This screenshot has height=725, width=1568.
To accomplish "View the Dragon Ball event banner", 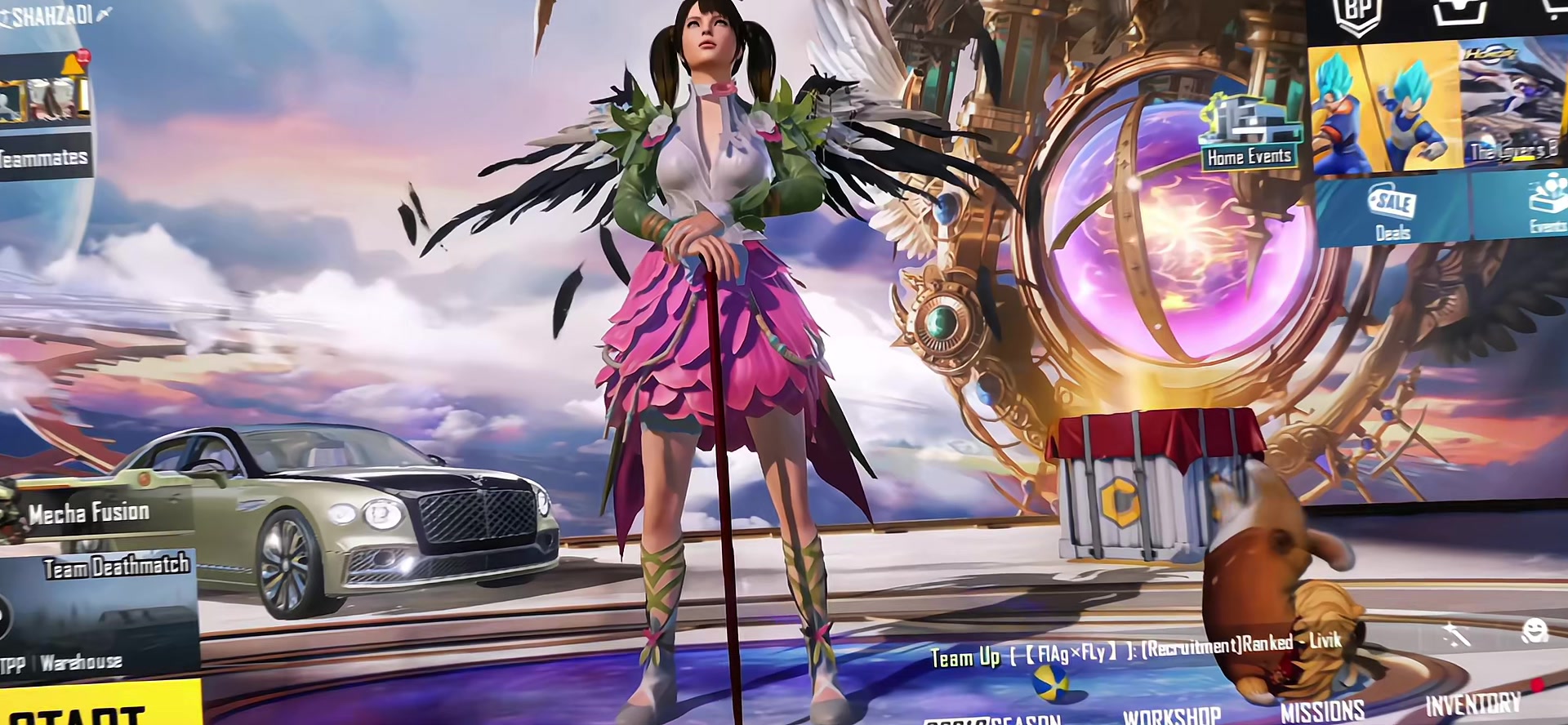I will pos(1384,106).
